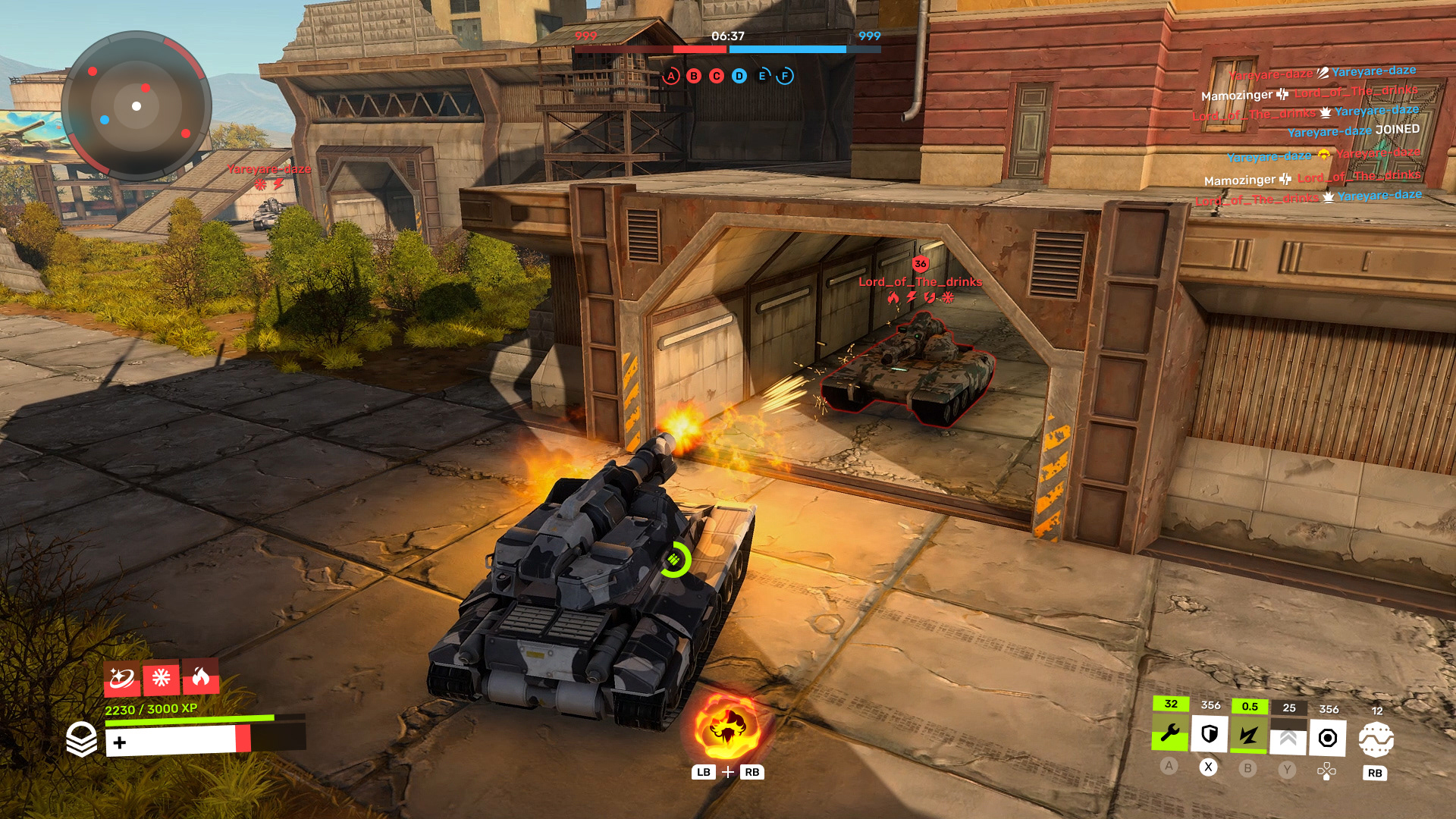The image size is (1456, 819).
Task: Click the kill feed in the corner
Action: (1312, 133)
